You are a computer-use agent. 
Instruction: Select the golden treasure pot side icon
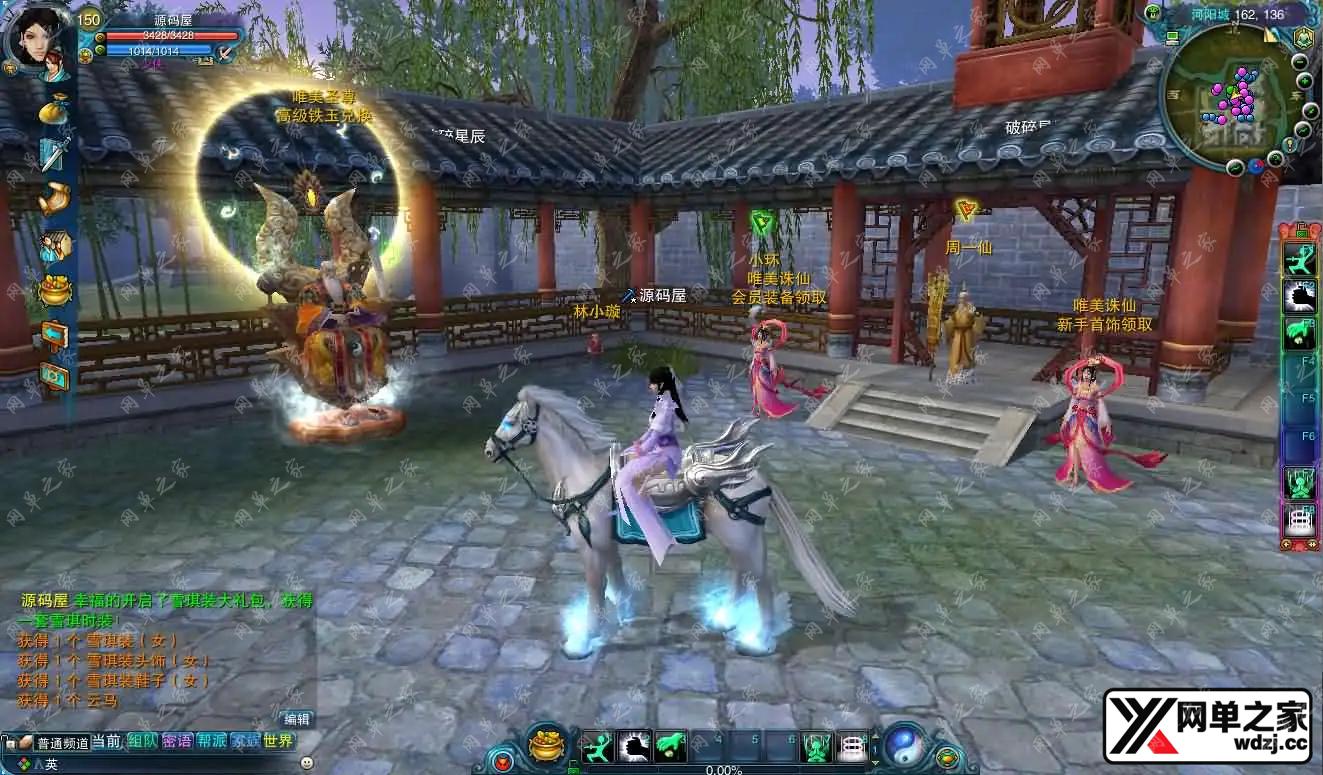click(x=55, y=291)
